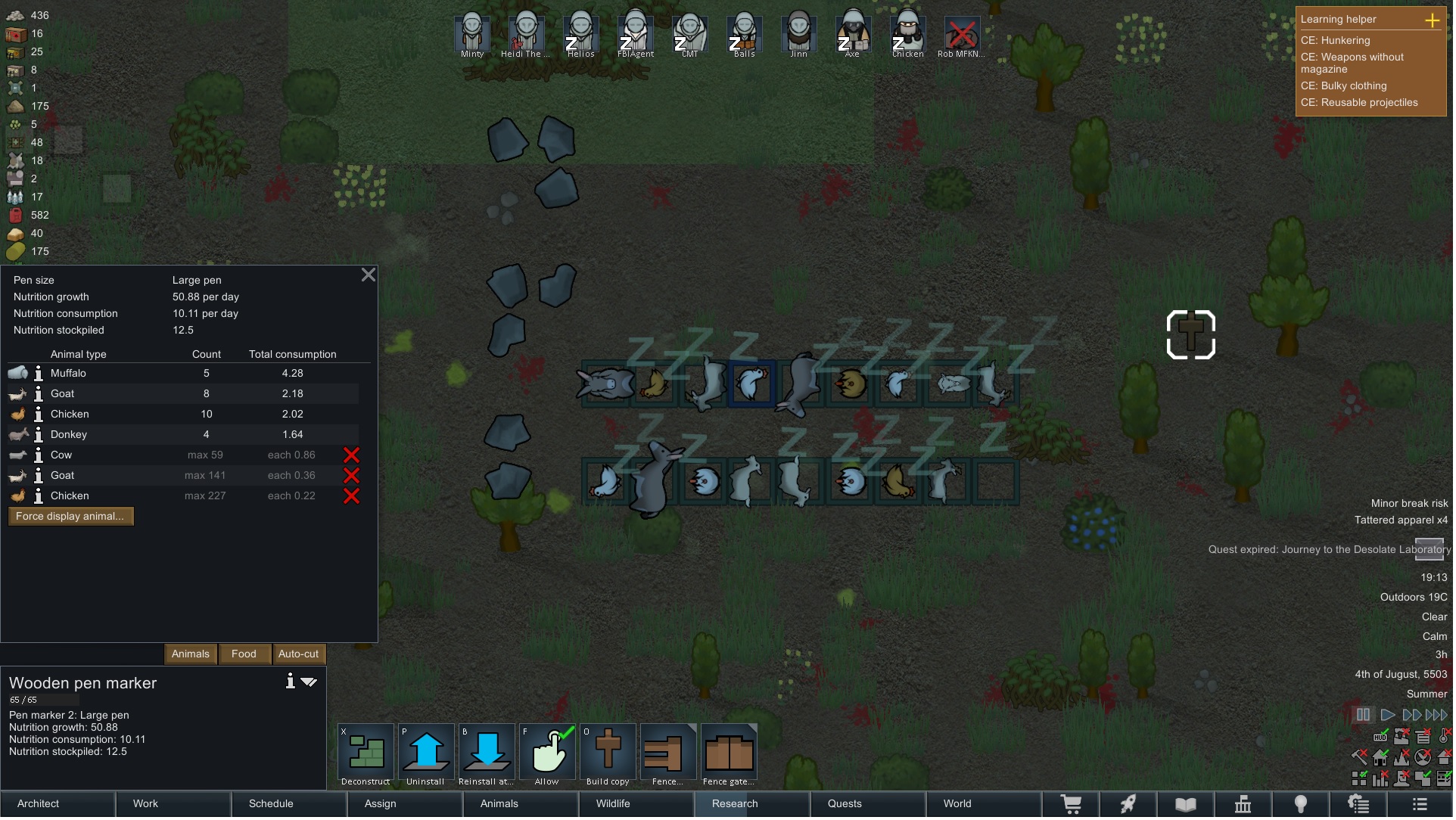Image resolution: width=1456 pixels, height=820 pixels.
Task: Remove the Cow row with red X
Action: click(351, 455)
